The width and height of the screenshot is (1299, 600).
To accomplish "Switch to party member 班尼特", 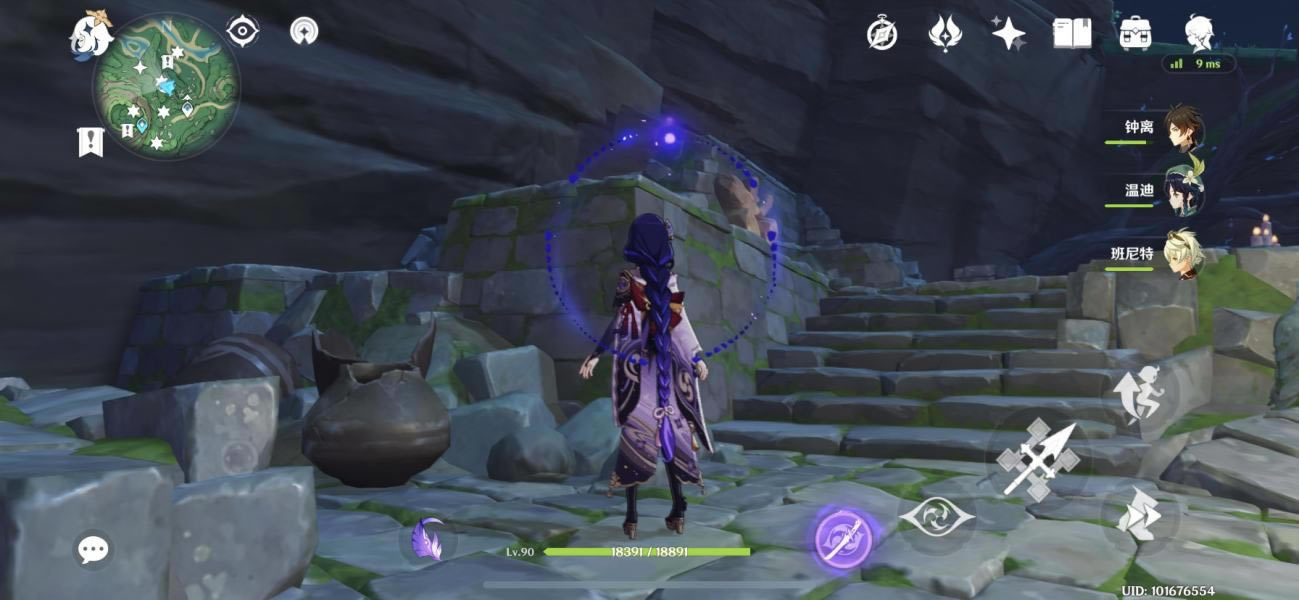I will (1183, 255).
